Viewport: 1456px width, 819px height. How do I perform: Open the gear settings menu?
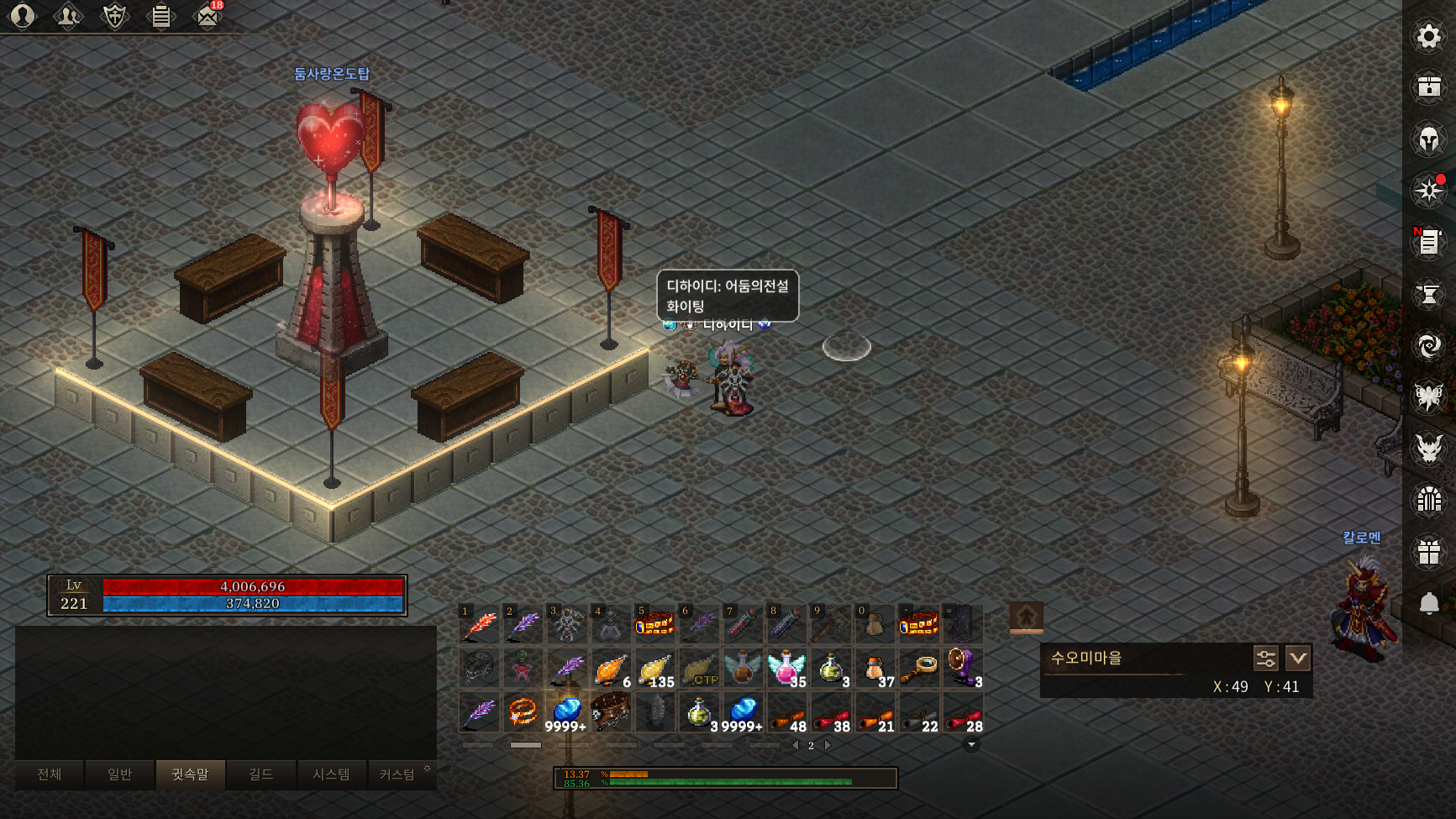1428,36
